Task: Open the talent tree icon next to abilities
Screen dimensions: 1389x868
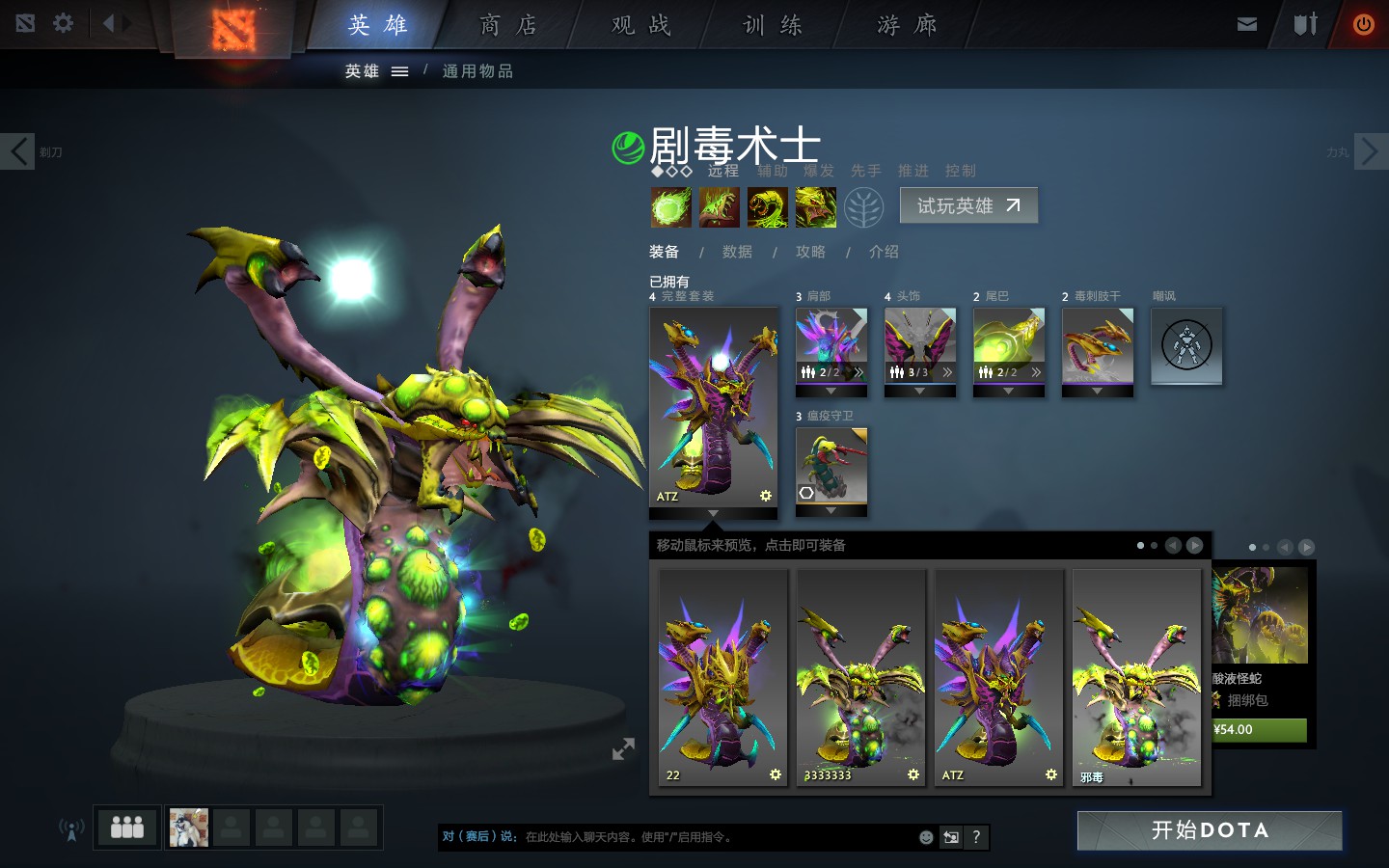Action: 865,207
